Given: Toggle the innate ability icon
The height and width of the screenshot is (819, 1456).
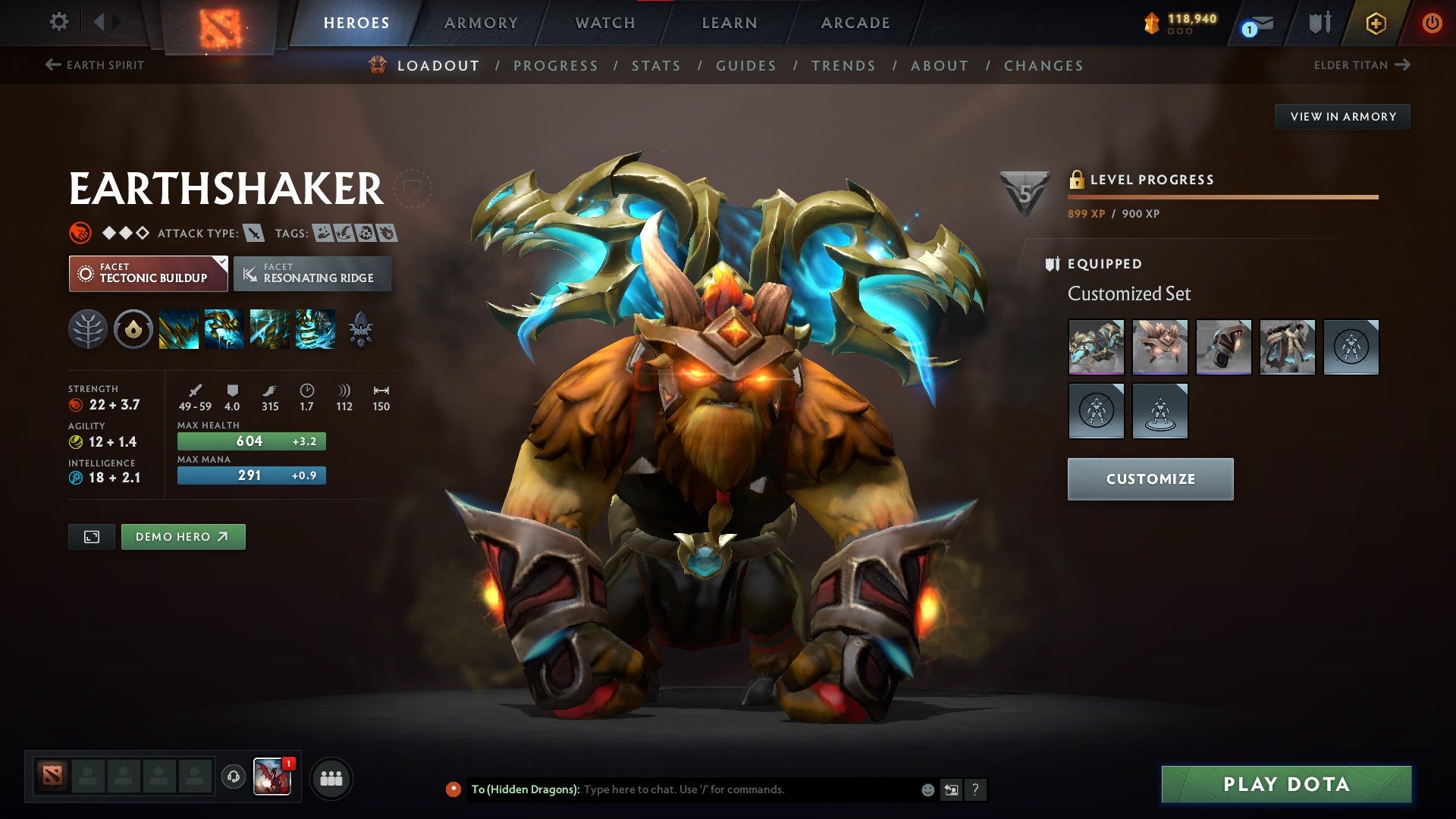Looking at the screenshot, I should coord(89,330).
